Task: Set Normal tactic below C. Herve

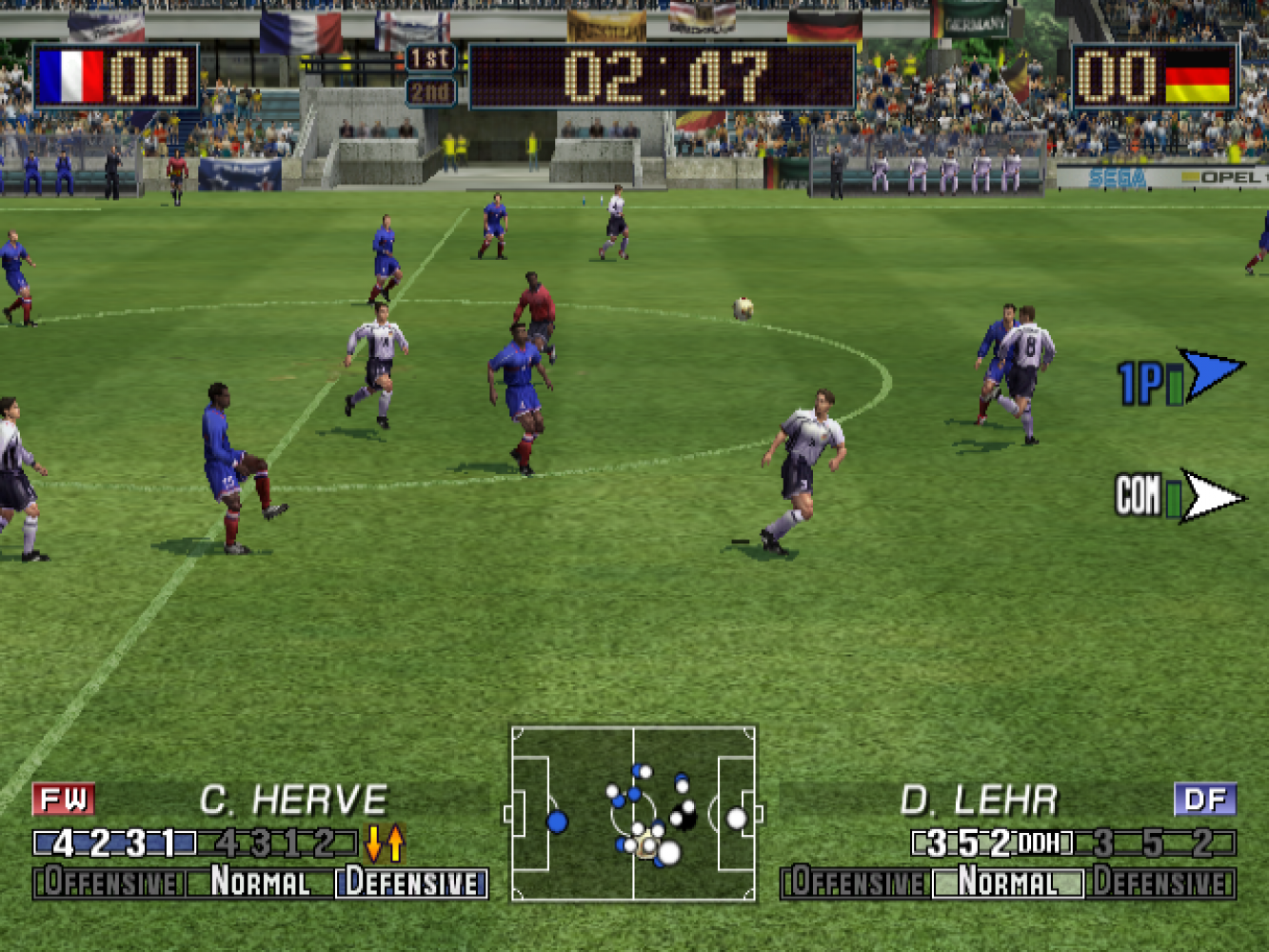Action: coord(260,883)
